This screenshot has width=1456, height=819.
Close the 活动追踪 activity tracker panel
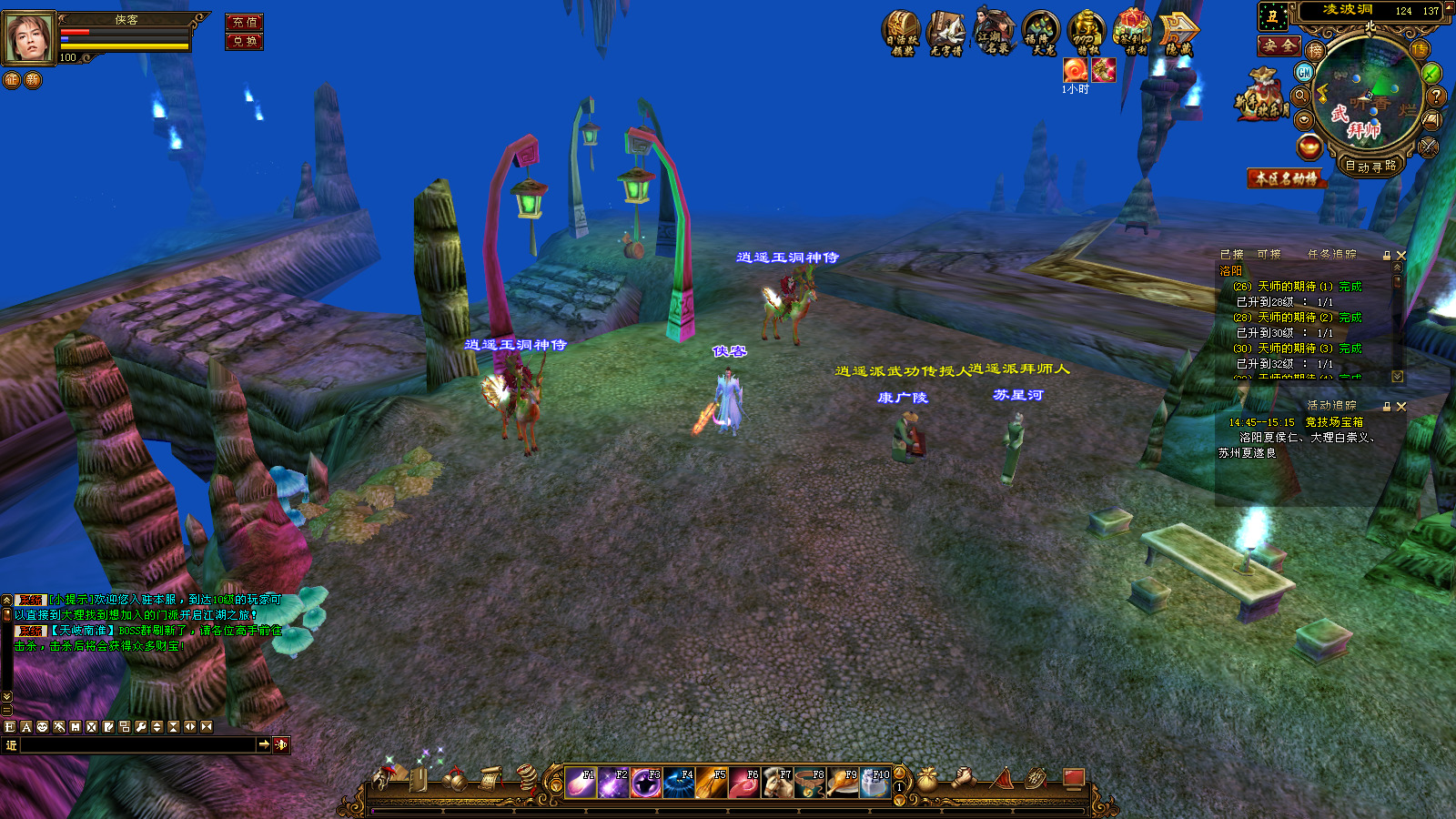(x=1401, y=407)
